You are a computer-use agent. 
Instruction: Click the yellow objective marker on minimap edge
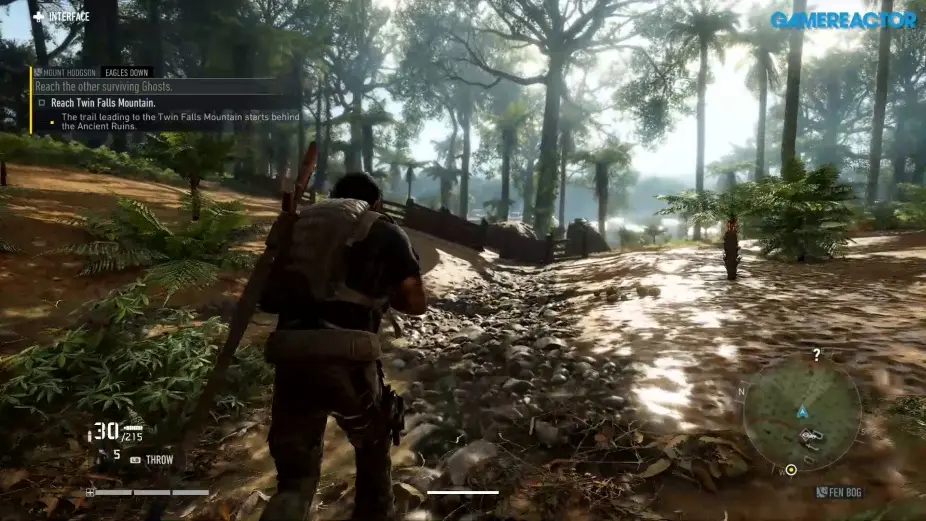click(791, 469)
